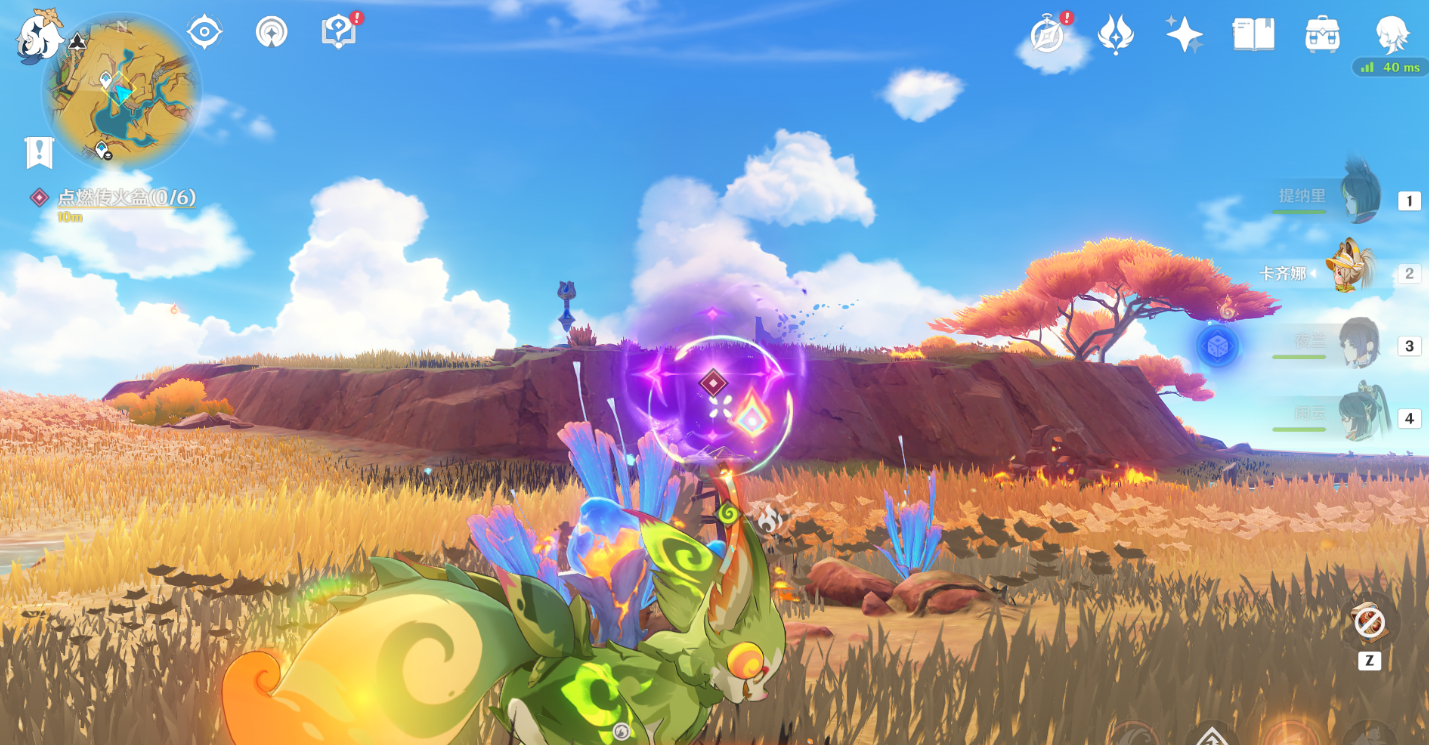Viewport: 1429px width, 745px height.
Task: Click the blue dice orb icon
Action: (x=1218, y=346)
